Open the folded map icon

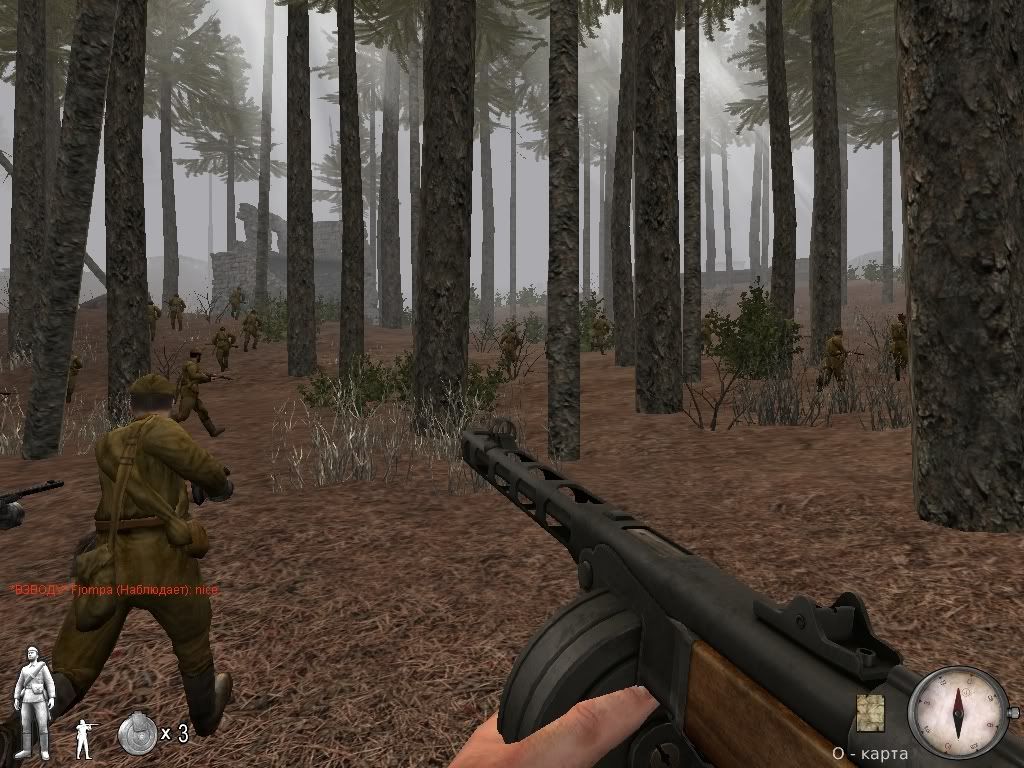click(870, 712)
